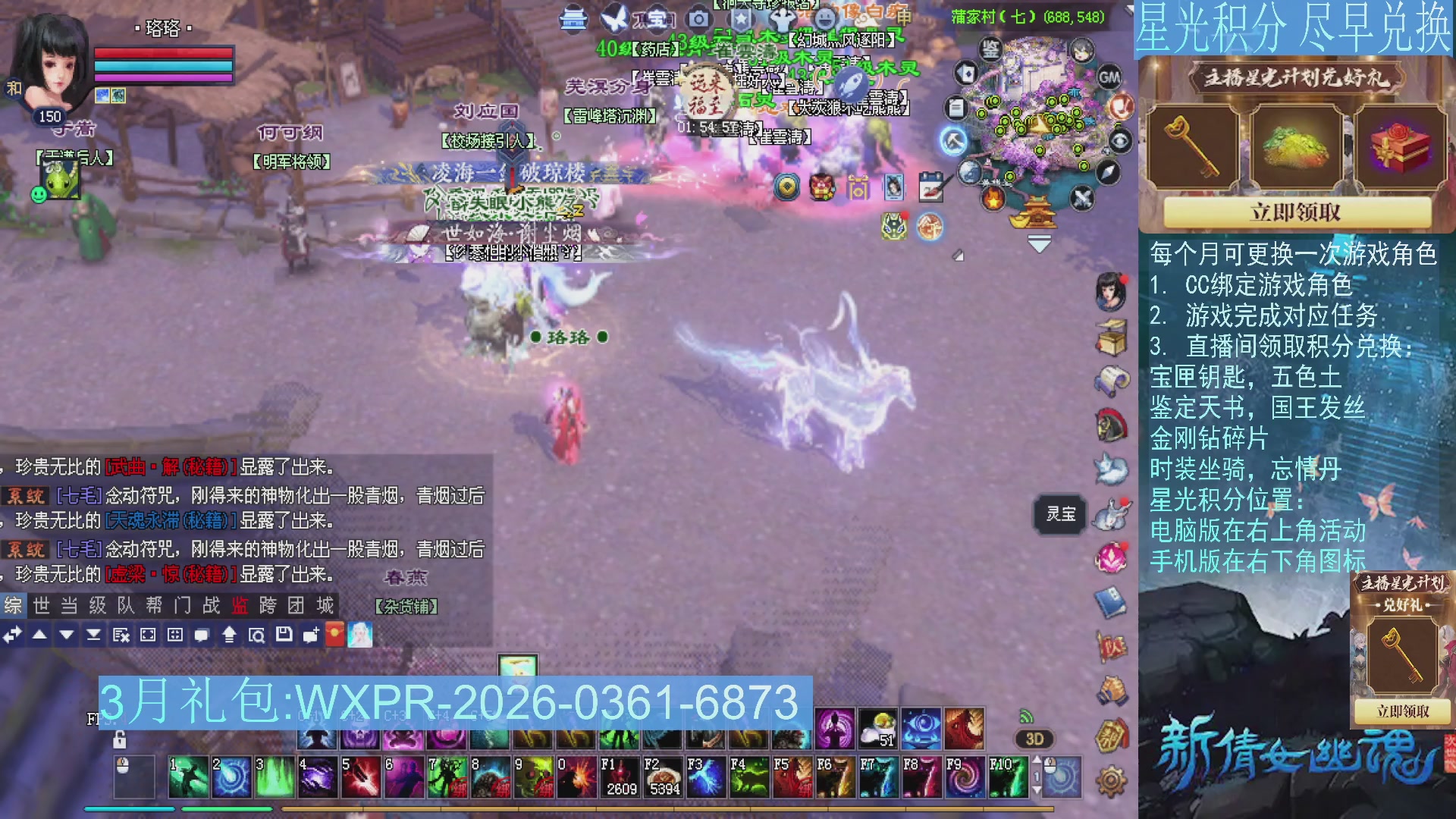Click the scroll-to-bottom chevron in chat toolbar

tap(94, 635)
